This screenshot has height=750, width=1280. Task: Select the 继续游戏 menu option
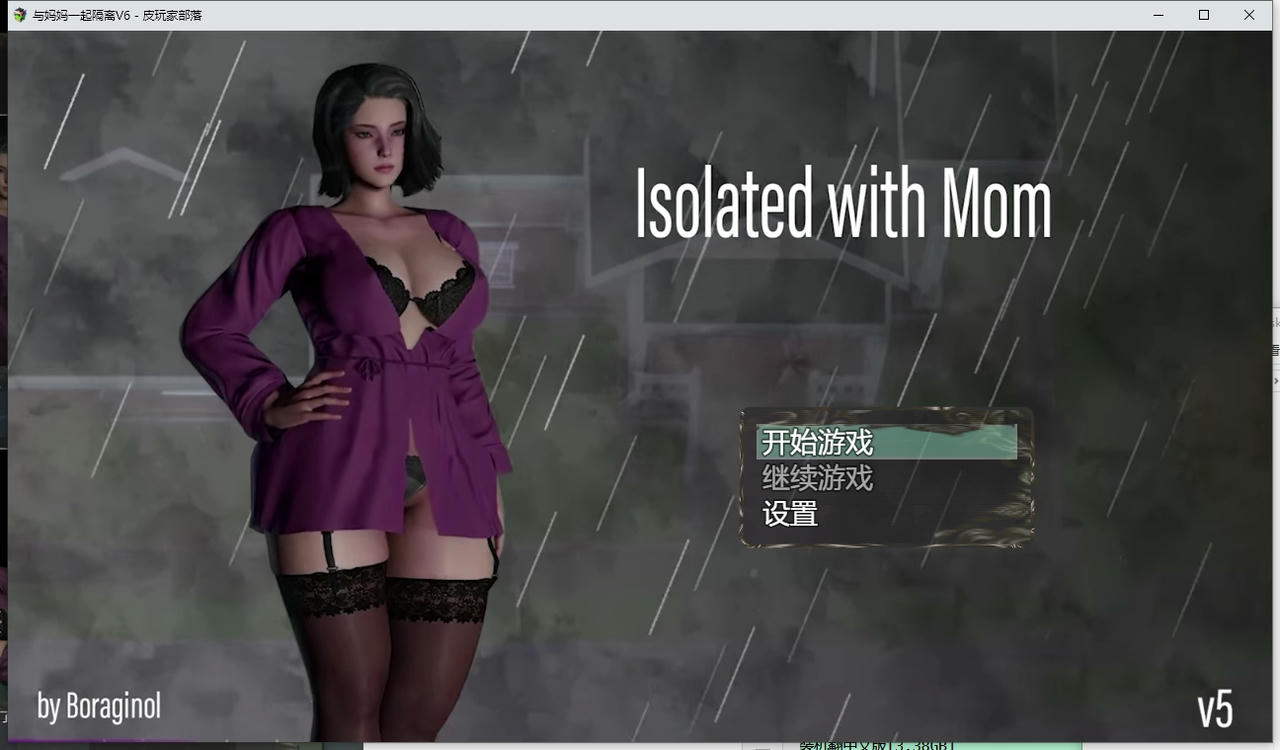tap(817, 479)
